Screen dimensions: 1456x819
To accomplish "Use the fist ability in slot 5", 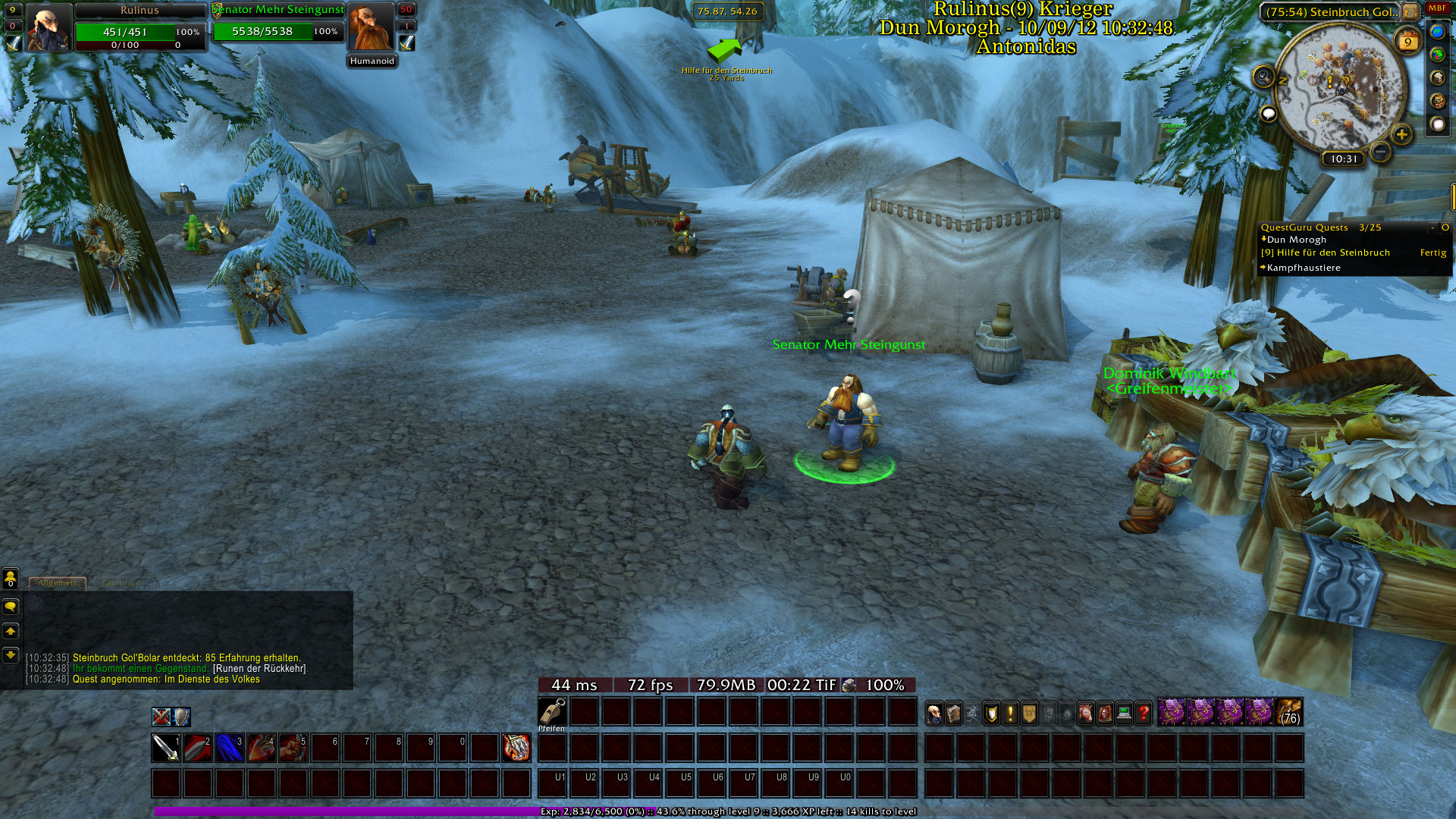I will [x=293, y=748].
